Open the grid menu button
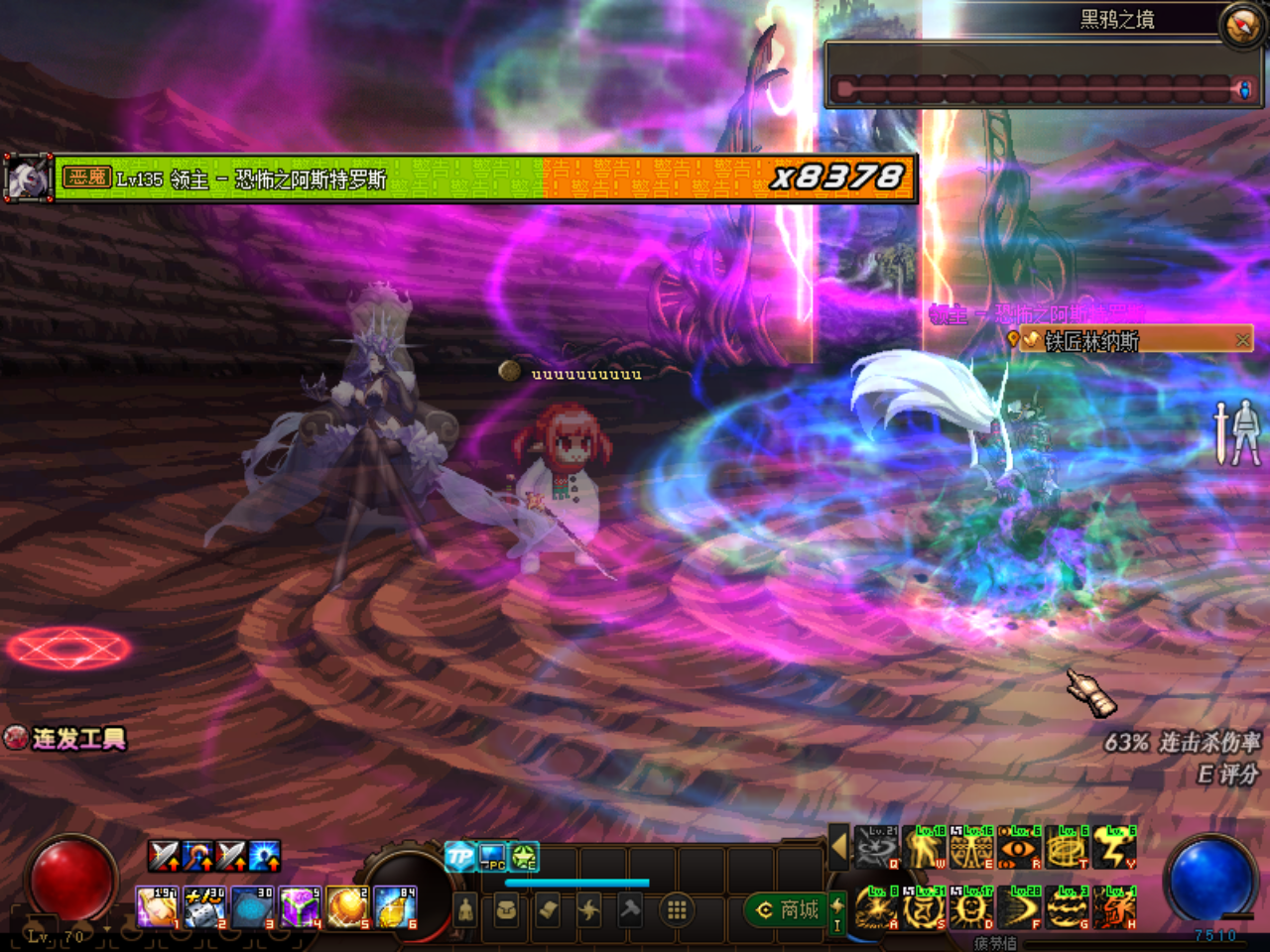The height and width of the screenshot is (952, 1270). pyautogui.click(x=677, y=909)
